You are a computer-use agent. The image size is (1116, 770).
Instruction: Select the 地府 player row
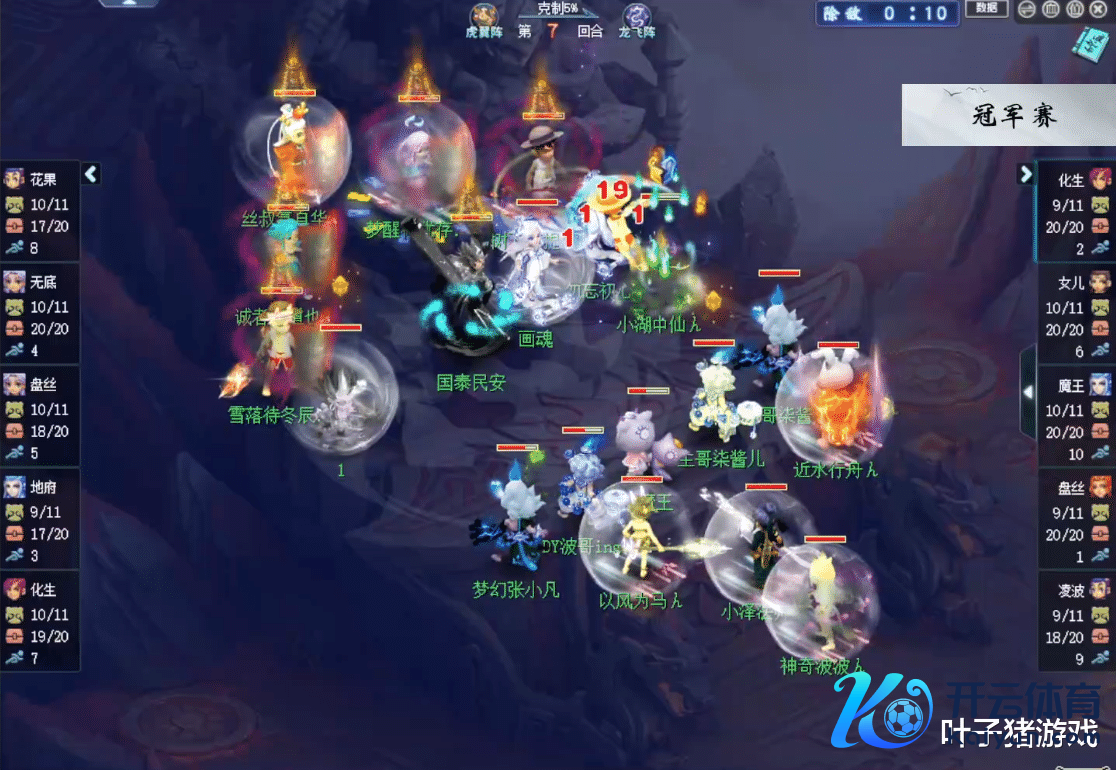(x=40, y=518)
